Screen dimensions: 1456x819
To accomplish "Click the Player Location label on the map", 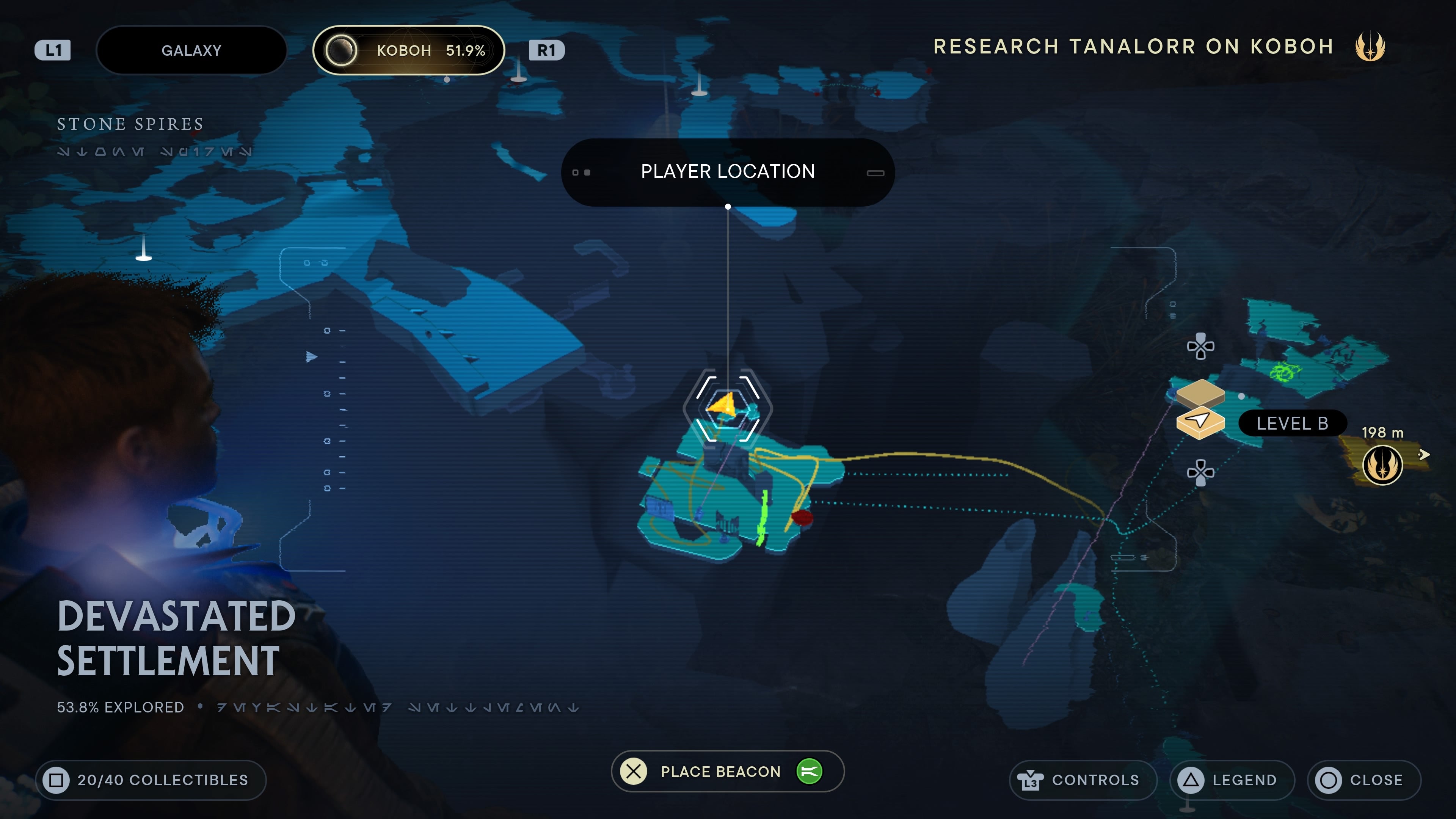I will [x=728, y=171].
